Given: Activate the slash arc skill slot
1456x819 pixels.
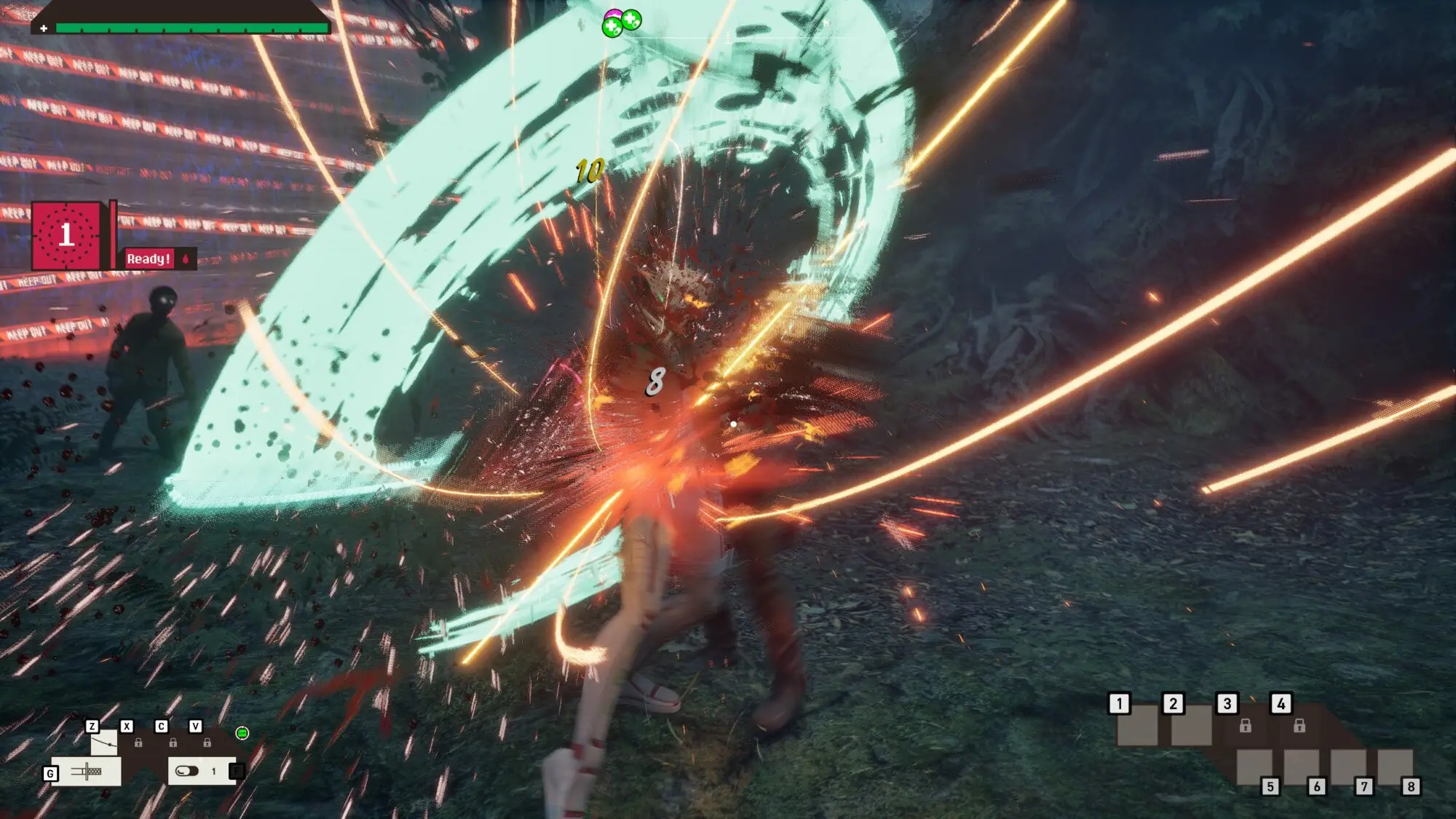Looking at the screenshot, I should 103,743.
